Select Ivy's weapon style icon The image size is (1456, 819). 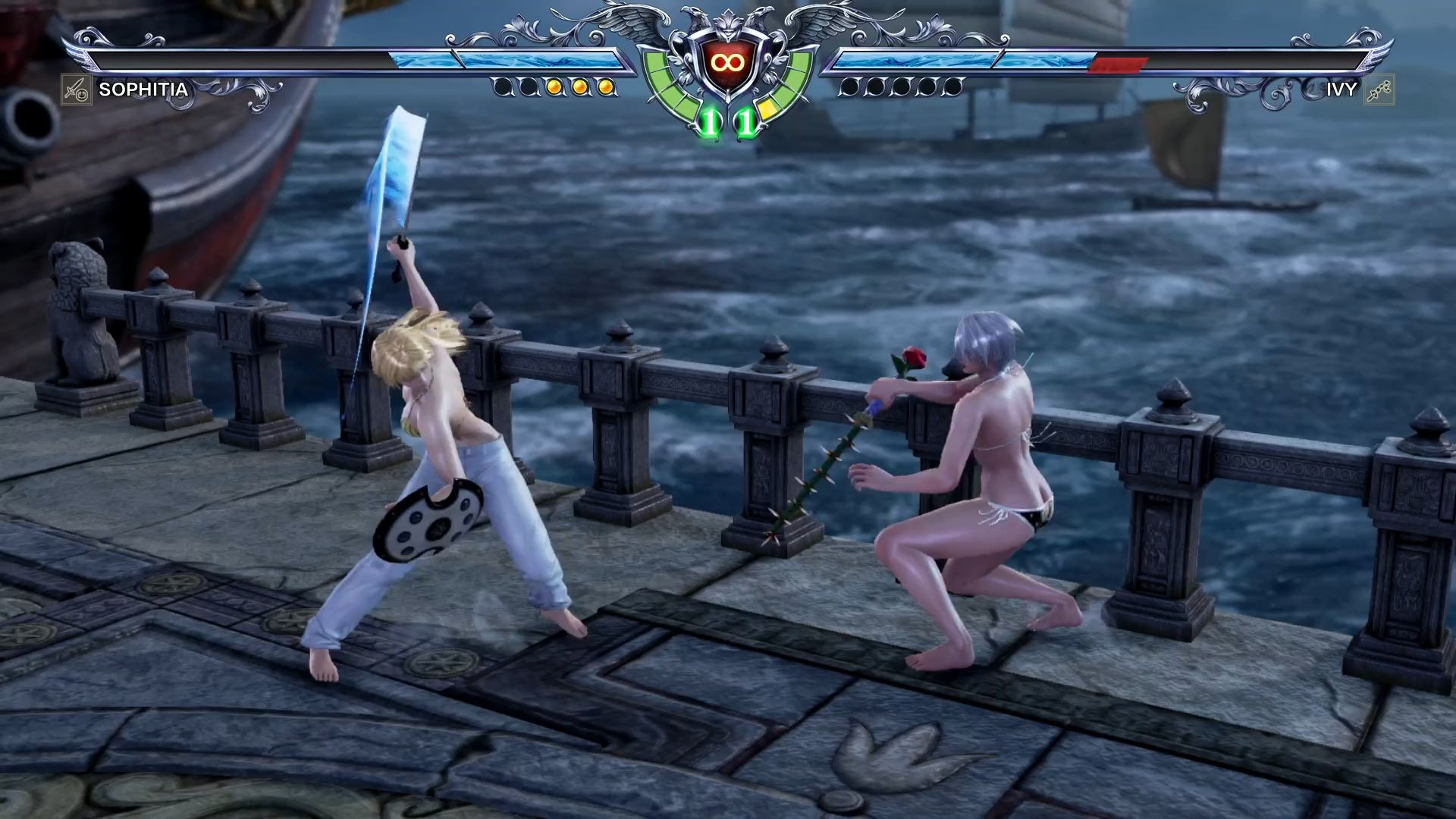tap(1379, 90)
